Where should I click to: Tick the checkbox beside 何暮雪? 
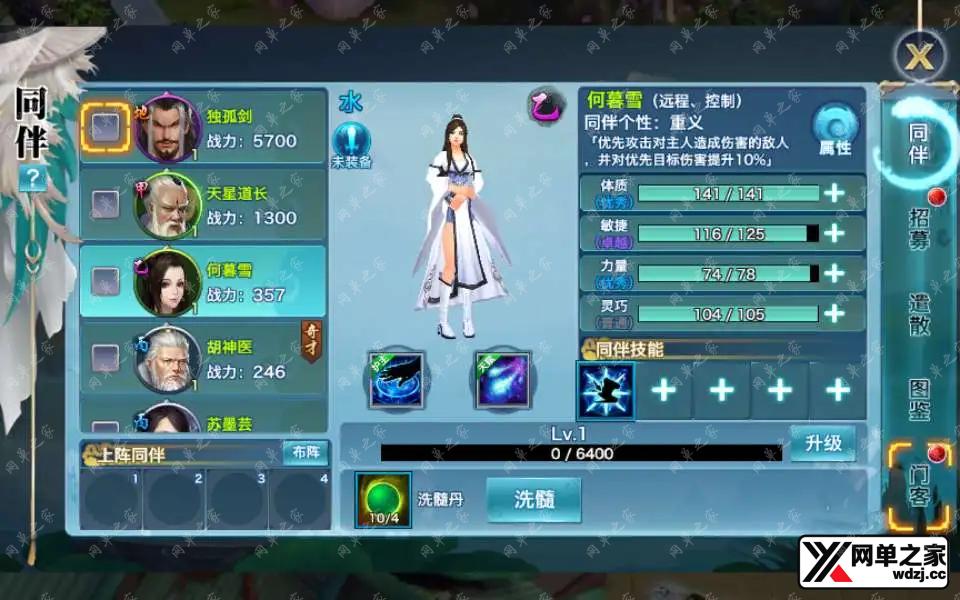105,282
